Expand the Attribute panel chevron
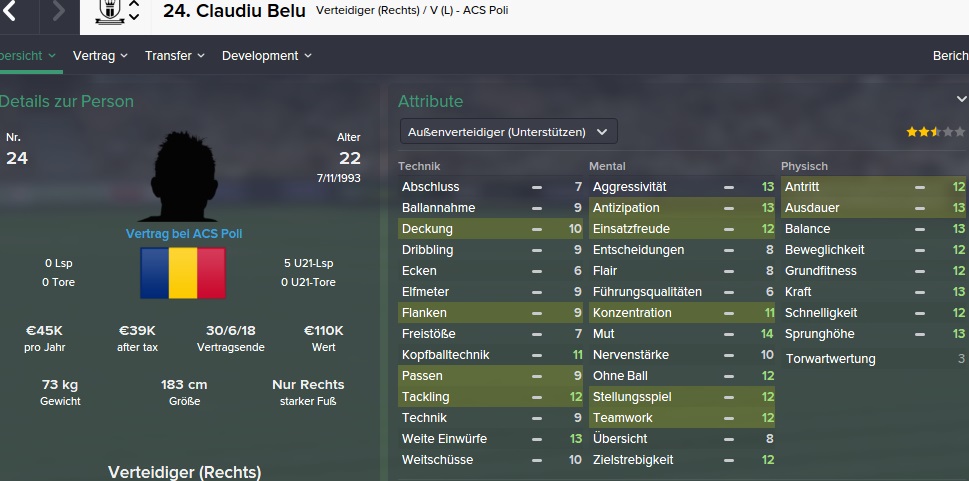 coord(961,100)
